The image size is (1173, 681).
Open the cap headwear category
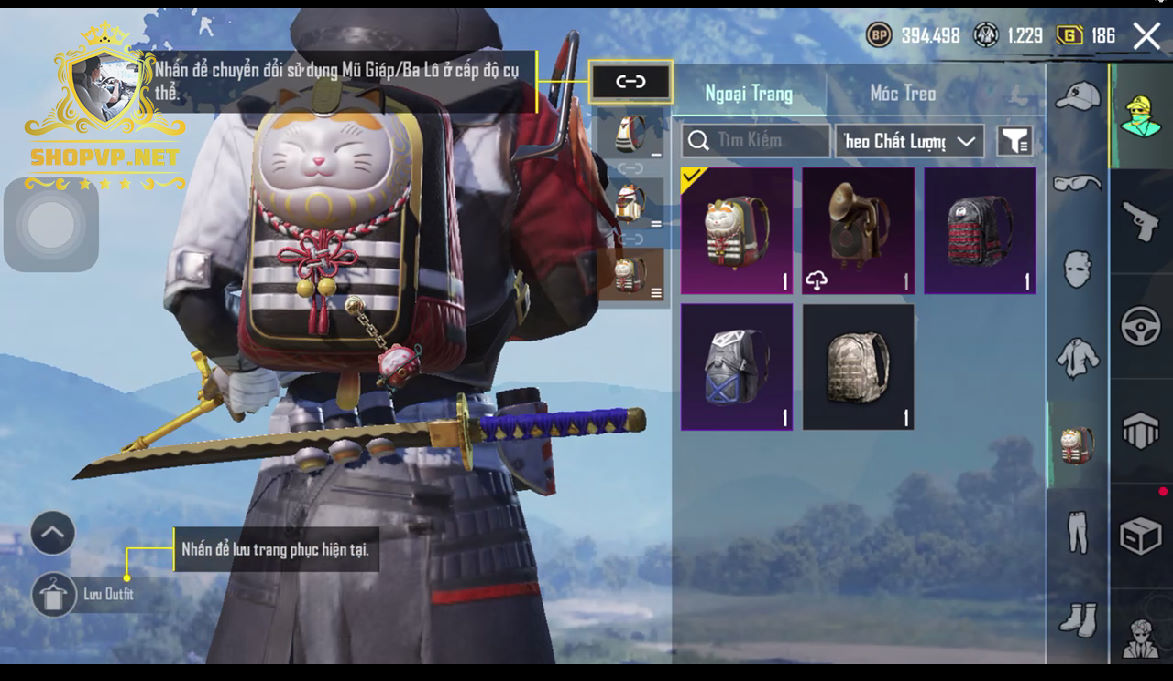[1077, 97]
